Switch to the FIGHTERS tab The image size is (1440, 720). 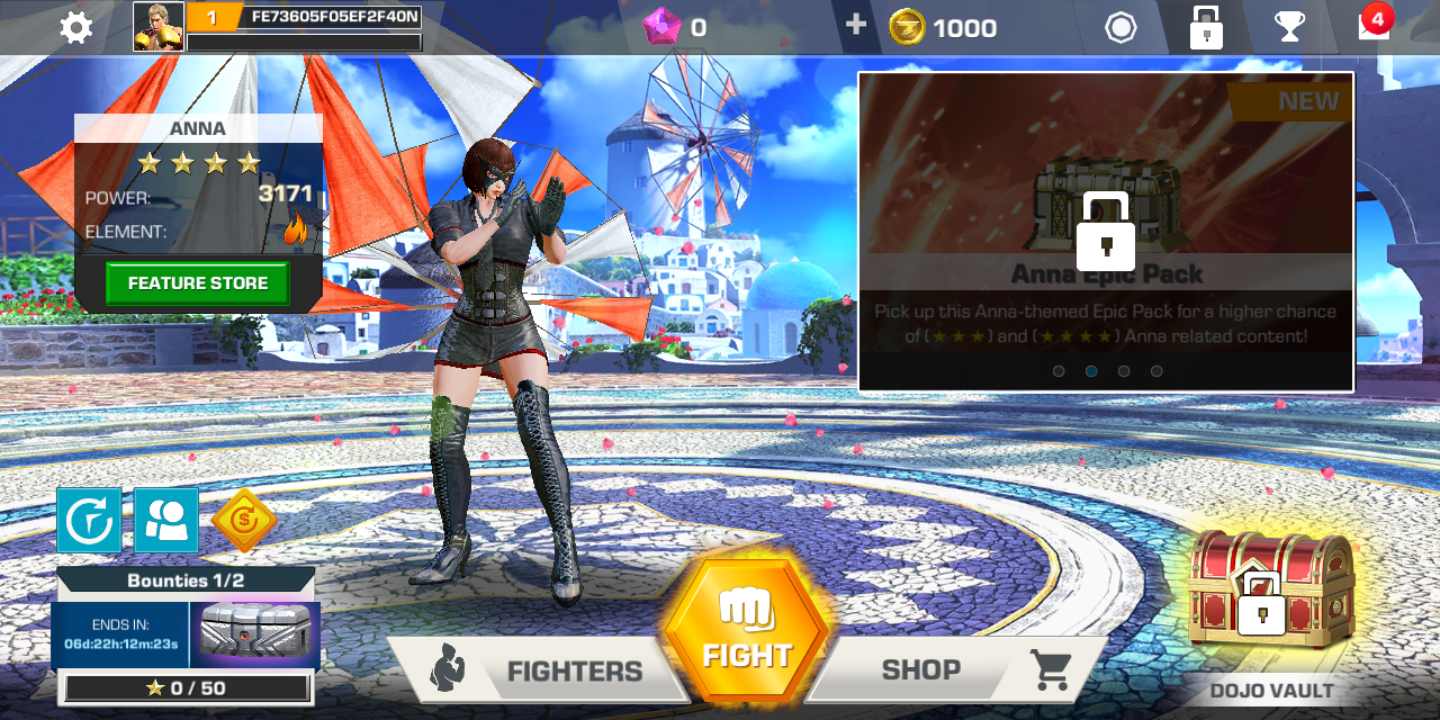click(x=574, y=670)
